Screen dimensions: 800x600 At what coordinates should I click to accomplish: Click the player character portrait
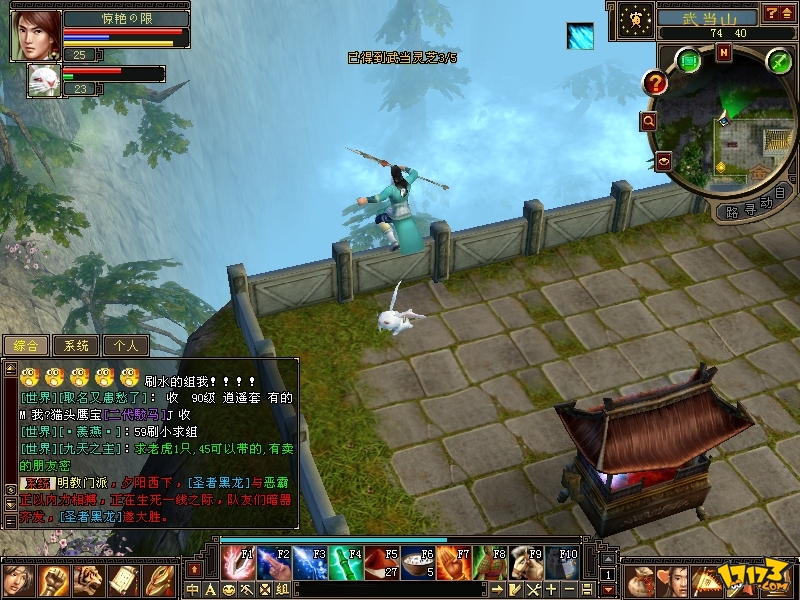tap(35, 33)
